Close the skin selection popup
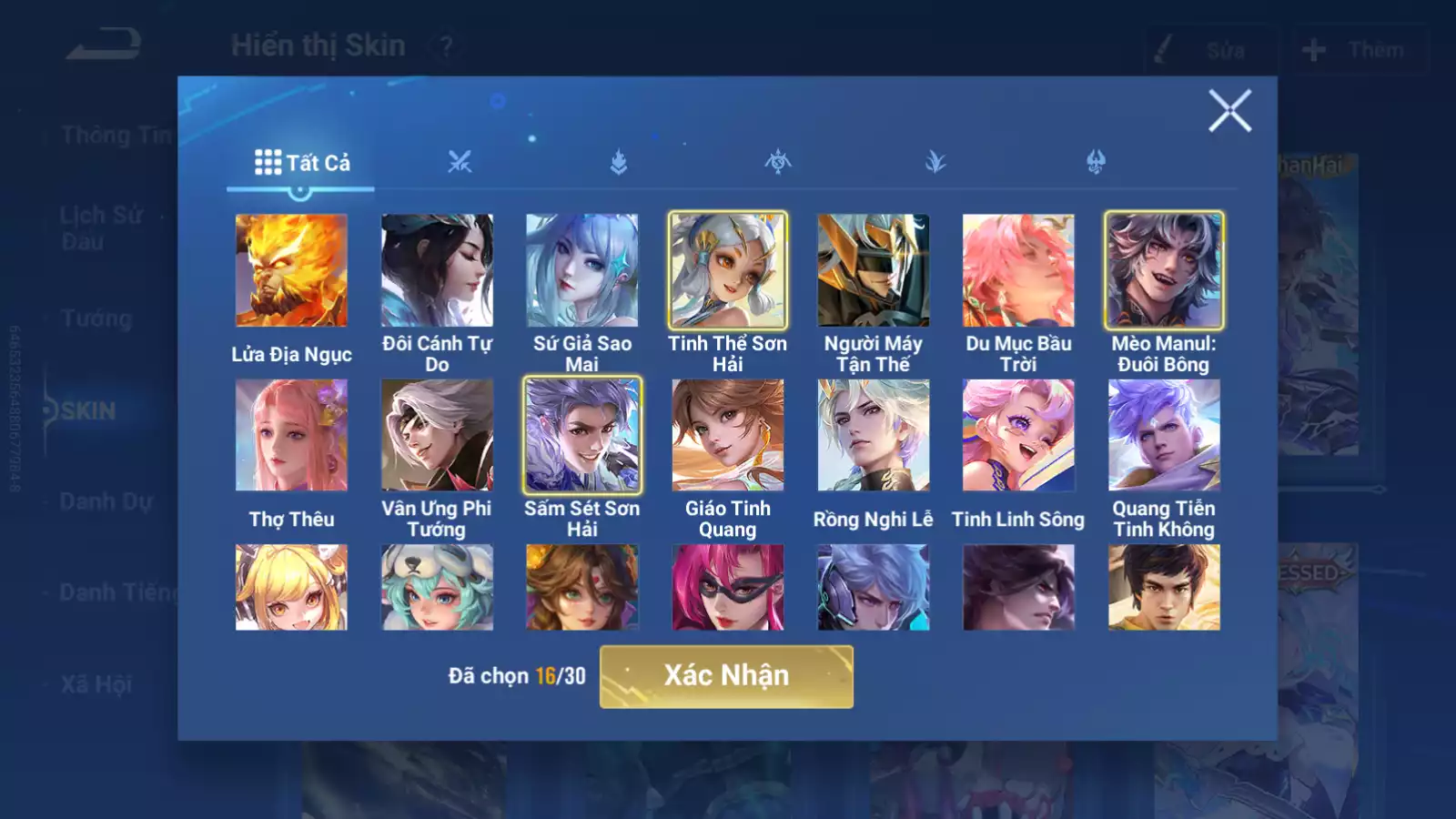This screenshot has width=1456, height=819. tap(1229, 111)
